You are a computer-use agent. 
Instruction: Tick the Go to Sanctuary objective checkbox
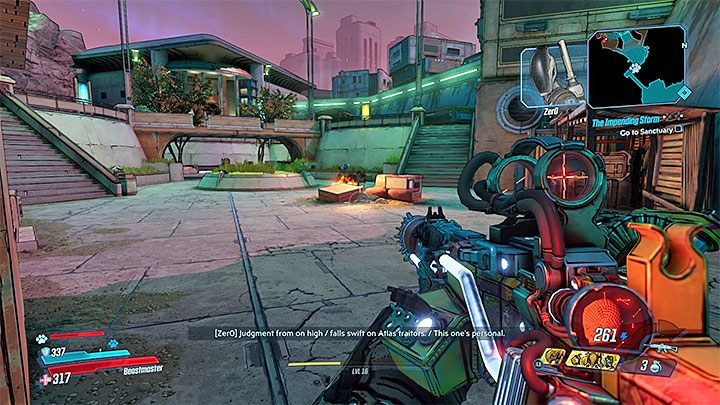(x=679, y=131)
